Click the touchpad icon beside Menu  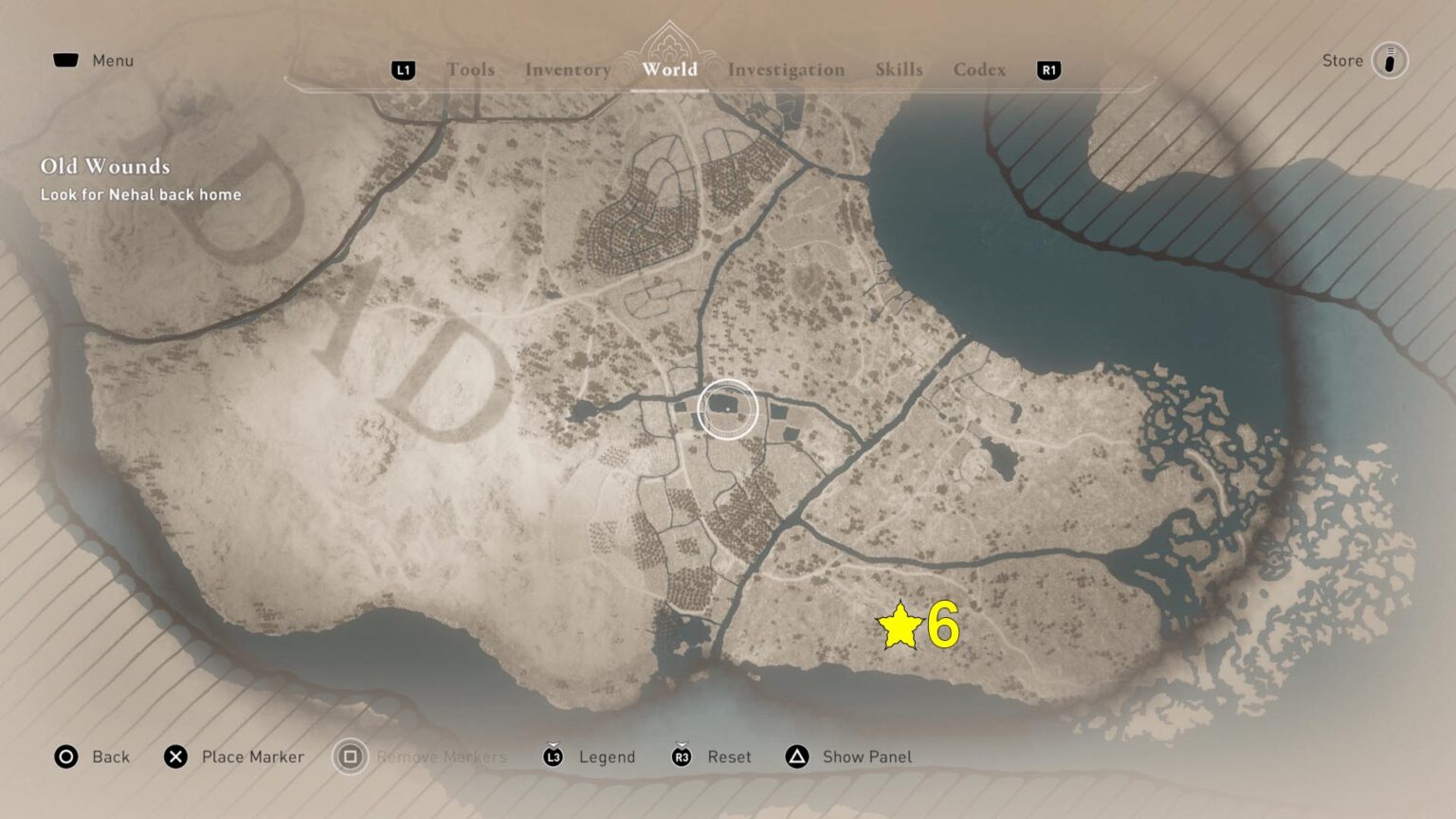65,59
